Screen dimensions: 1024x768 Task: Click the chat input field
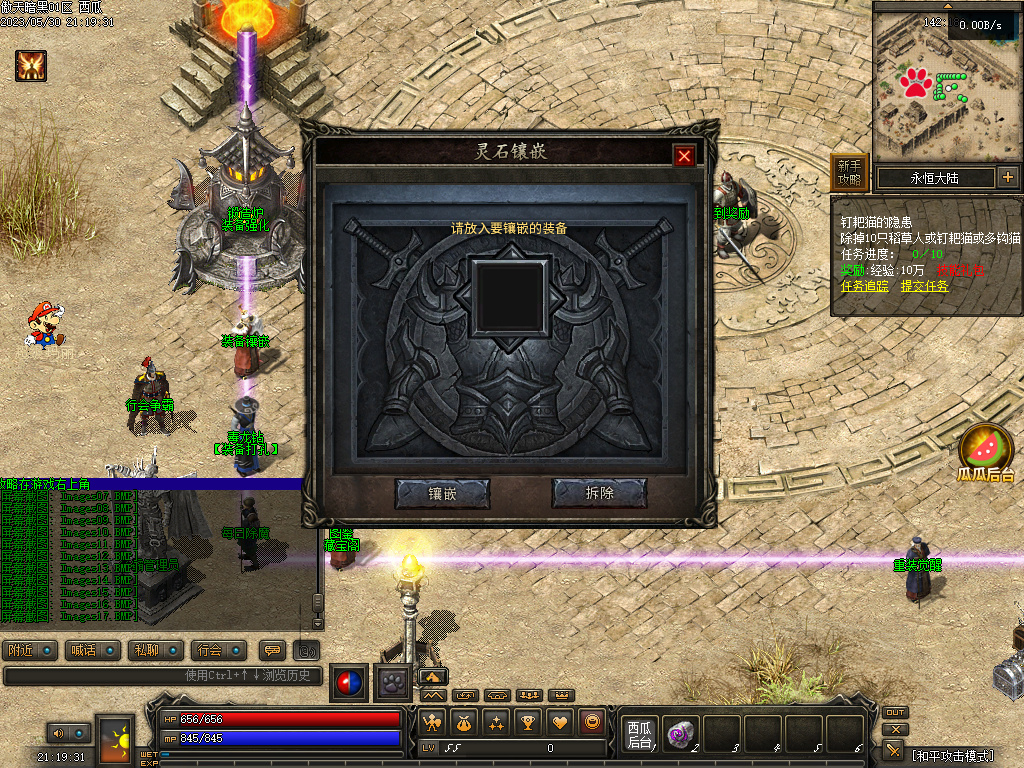click(x=160, y=676)
